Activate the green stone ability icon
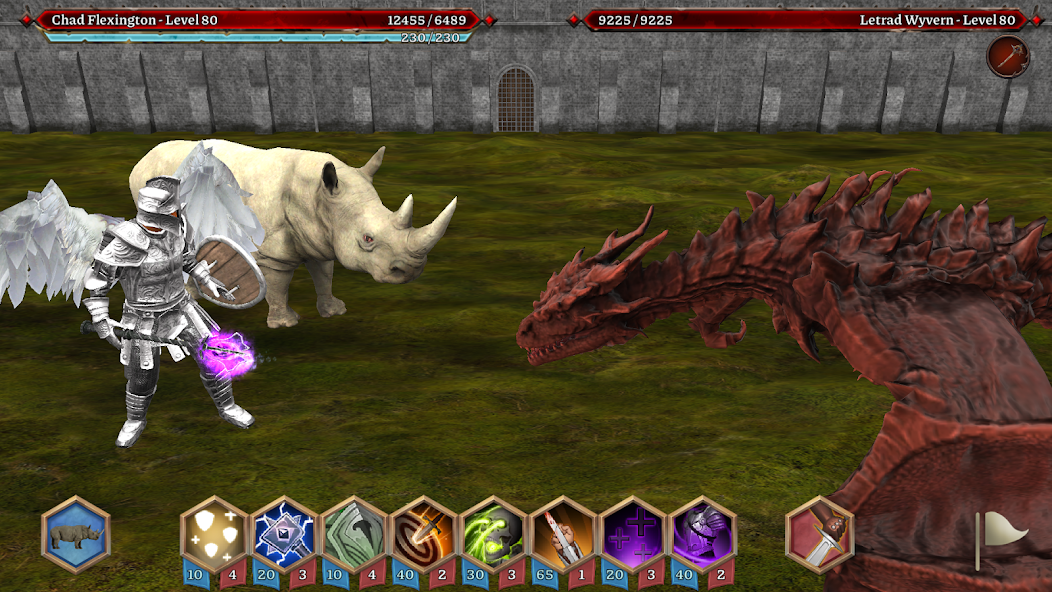The width and height of the screenshot is (1052, 592). pos(354,534)
